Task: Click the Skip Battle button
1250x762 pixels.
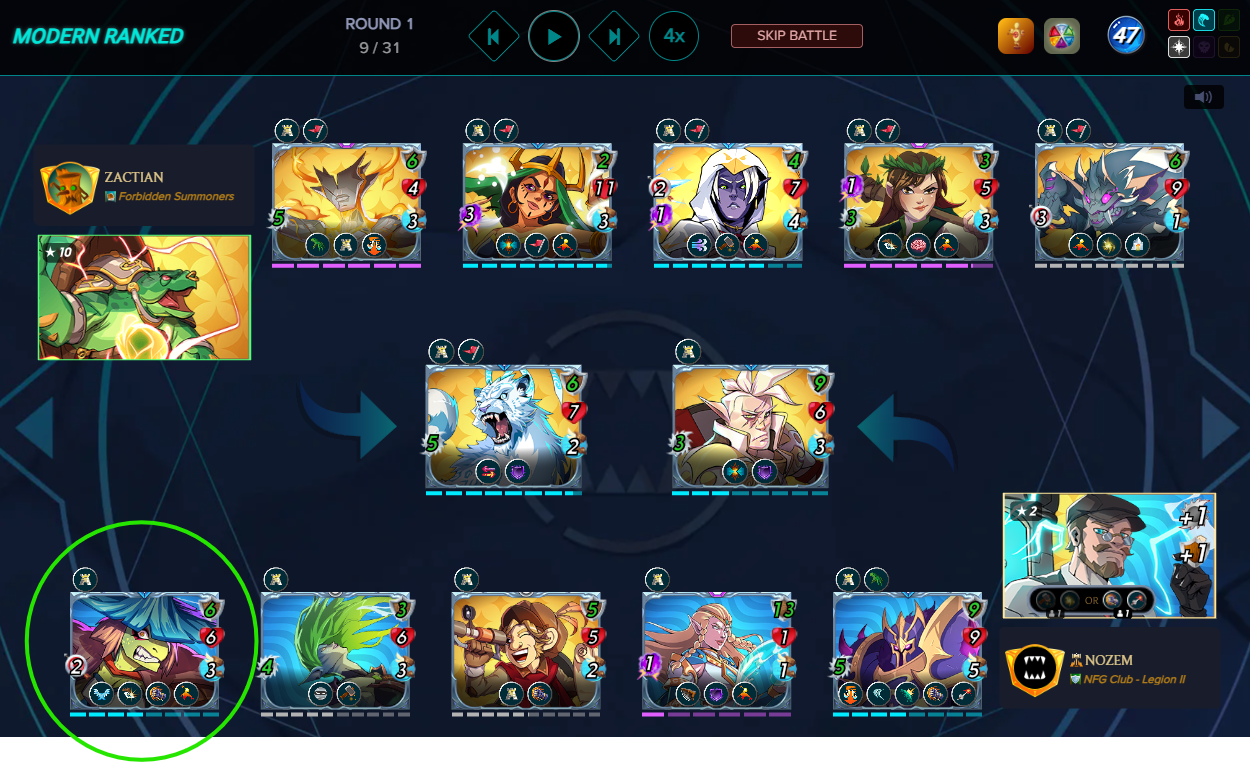Action: [796, 36]
